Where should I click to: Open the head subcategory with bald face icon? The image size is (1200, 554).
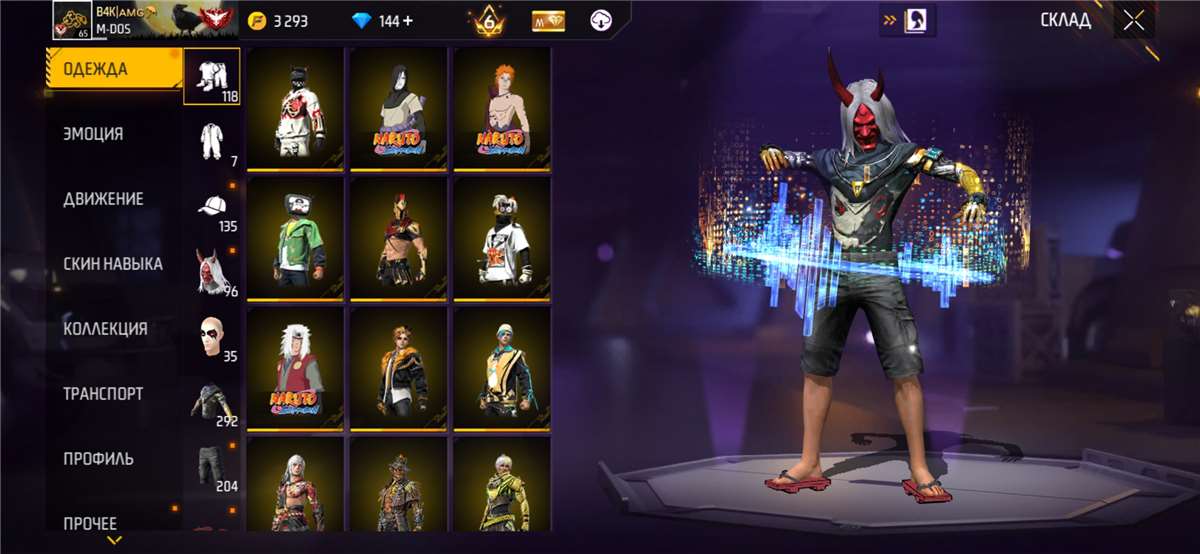[x=212, y=338]
